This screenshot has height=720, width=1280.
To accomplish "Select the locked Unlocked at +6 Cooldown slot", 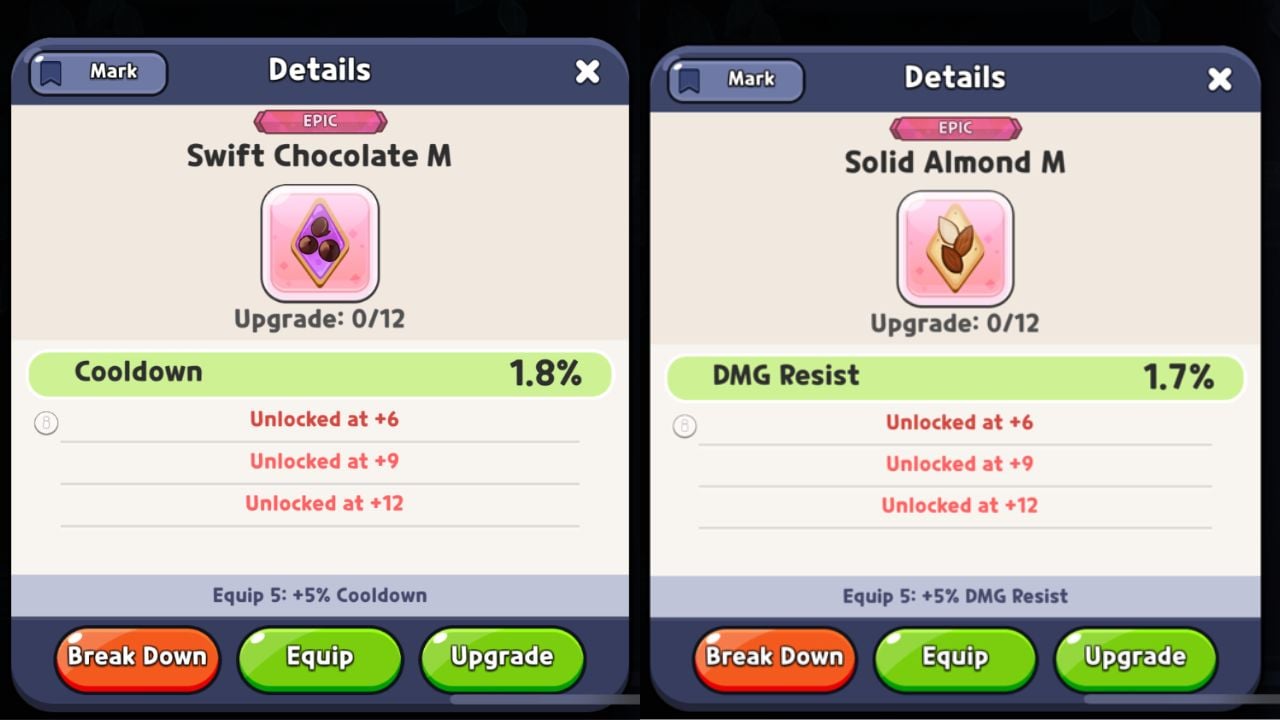I will 323,419.
